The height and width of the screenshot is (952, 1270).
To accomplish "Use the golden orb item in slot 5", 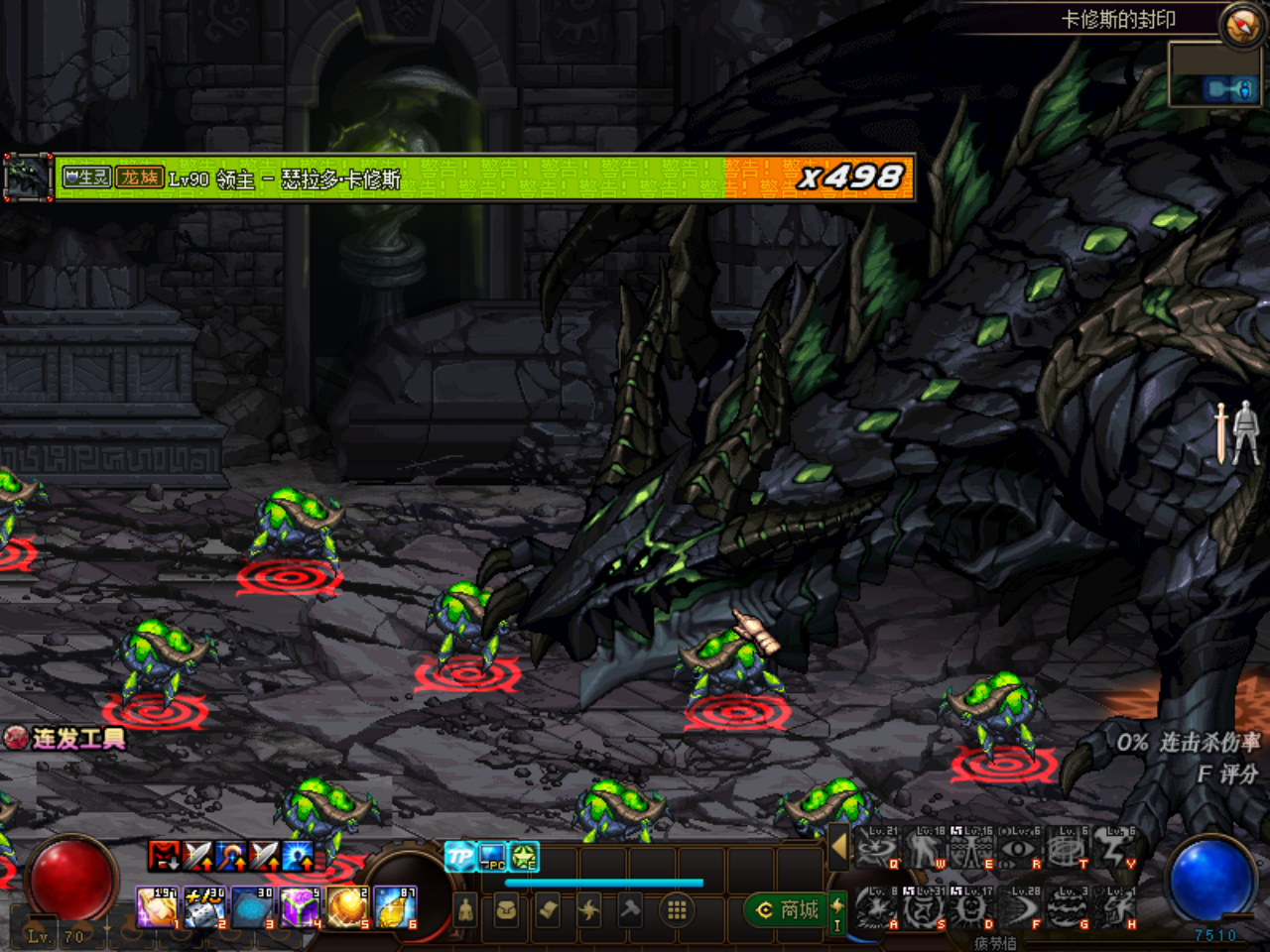I will tap(347, 907).
